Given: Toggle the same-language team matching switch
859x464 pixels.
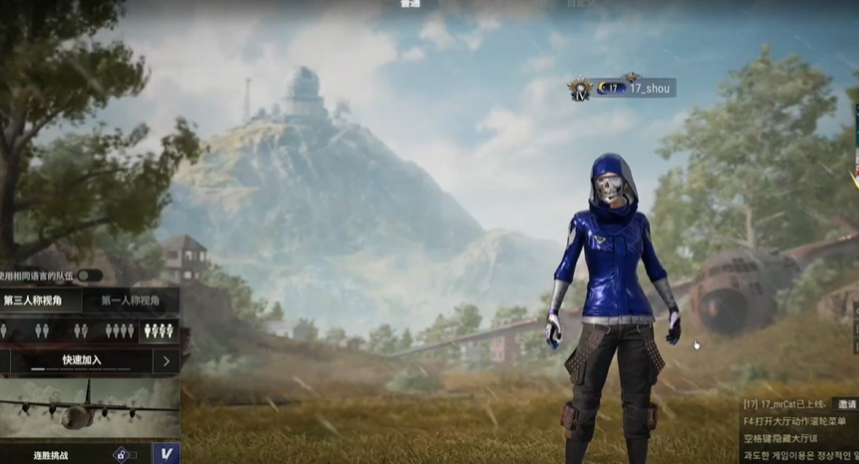Looking at the screenshot, I should point(89,275).
